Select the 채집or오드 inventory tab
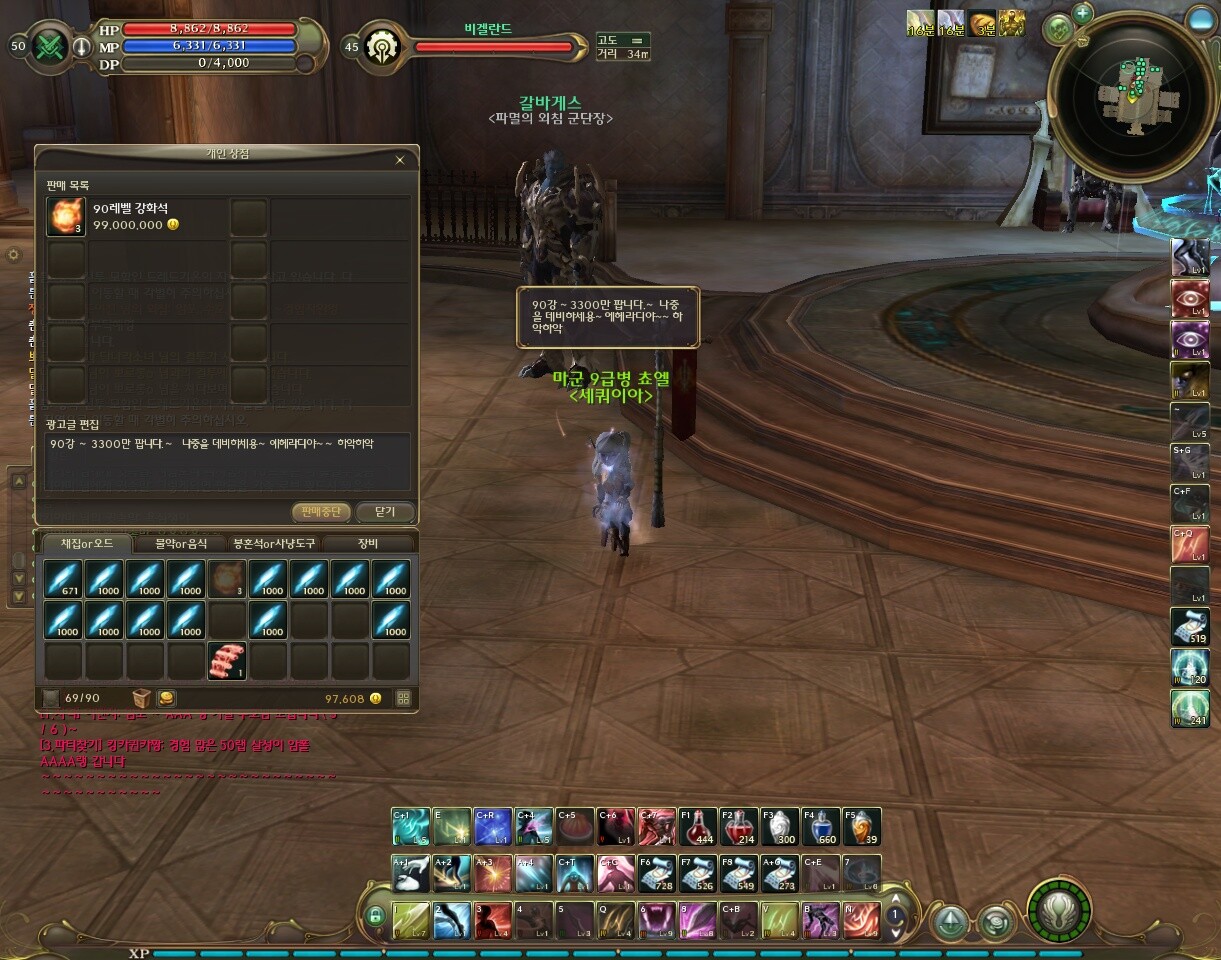Viewport: 1221px width, 960px height. [87, 544]
